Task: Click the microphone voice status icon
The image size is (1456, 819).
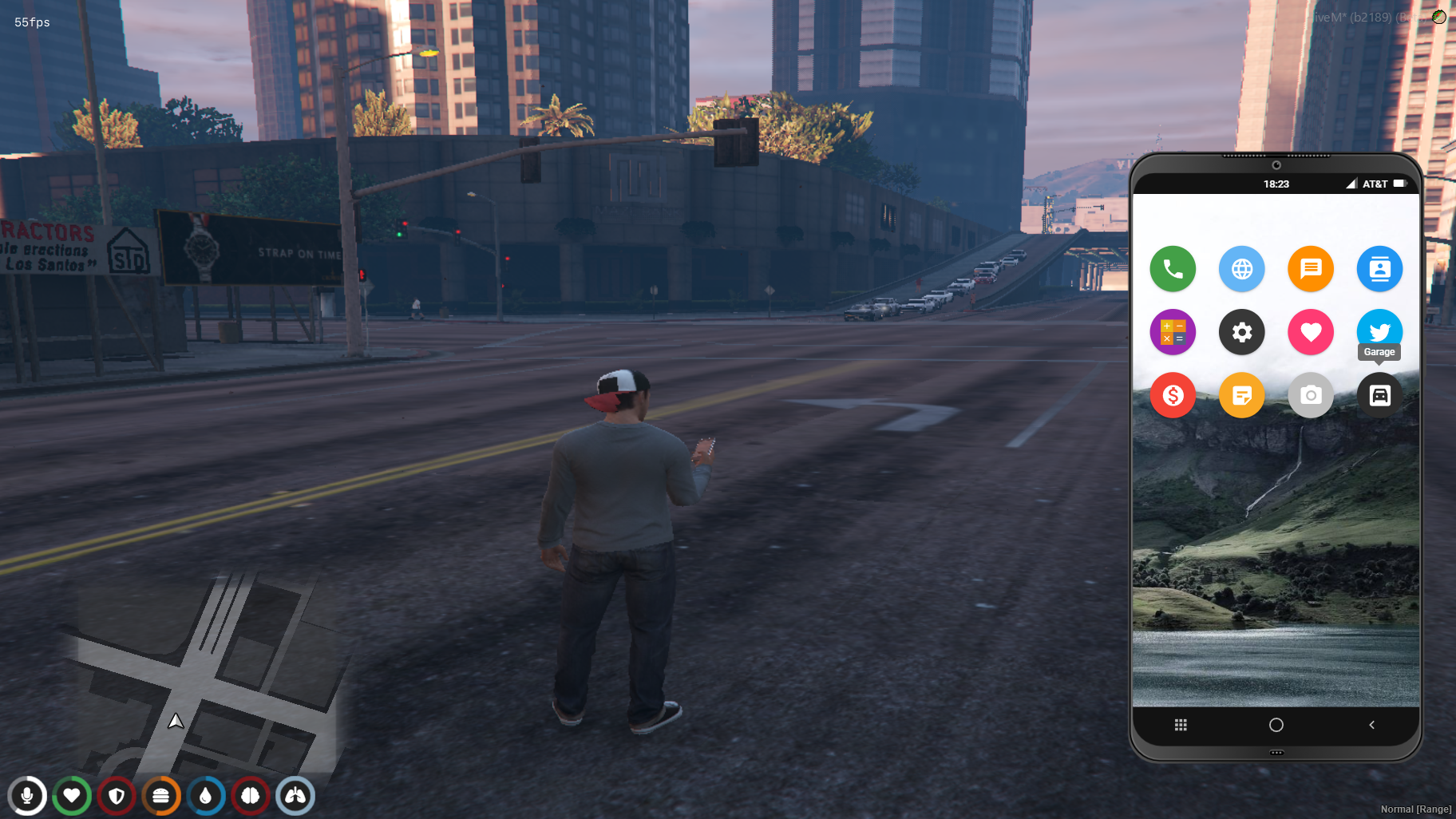Action: [x=27, y=796]
